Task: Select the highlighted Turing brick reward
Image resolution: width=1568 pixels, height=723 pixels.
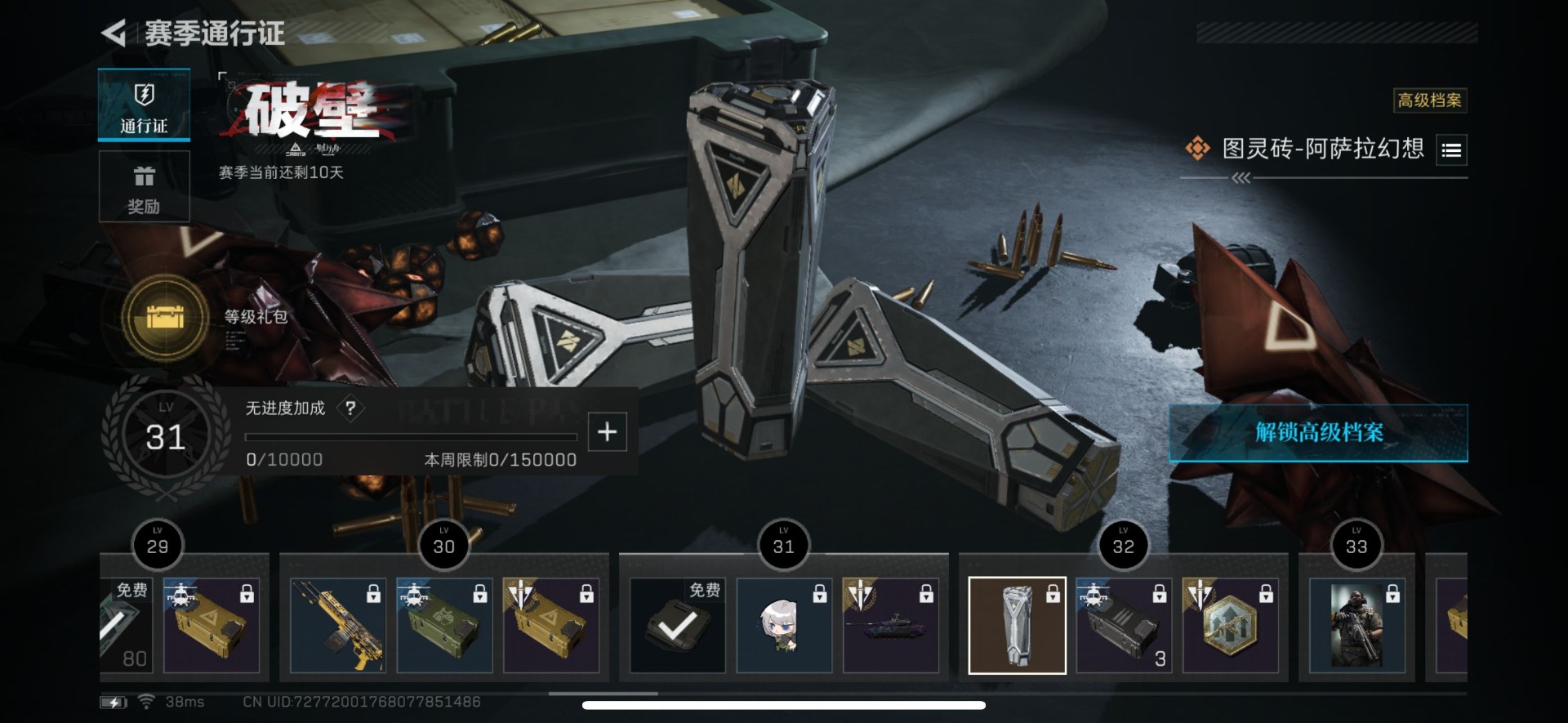Action: 1017,625
